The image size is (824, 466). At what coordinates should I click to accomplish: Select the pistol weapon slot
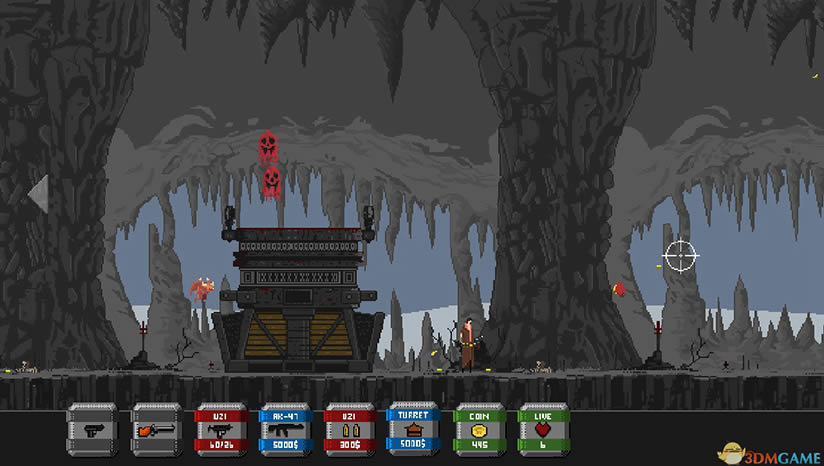(x=91, y=430)
